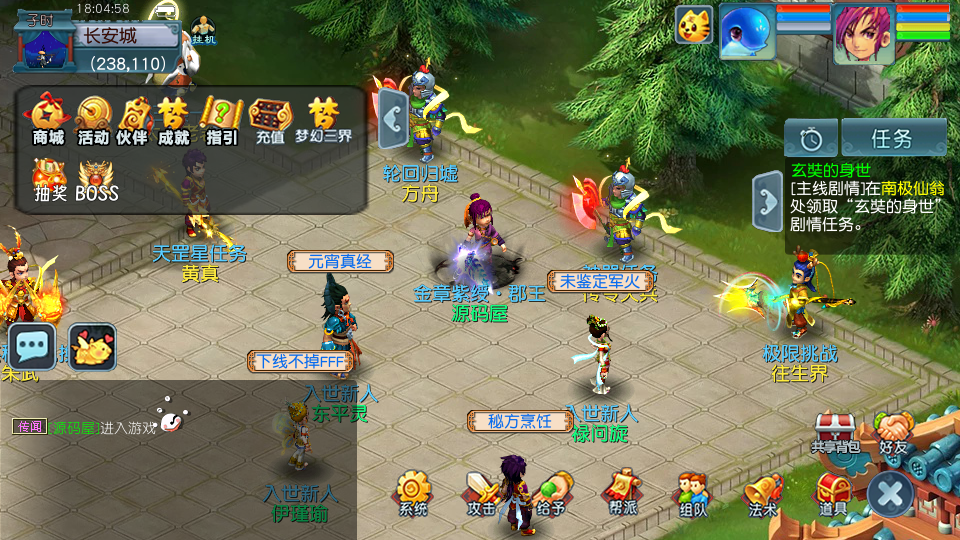
Task: Switch to the 任务 quest tab
Action: 893,138
